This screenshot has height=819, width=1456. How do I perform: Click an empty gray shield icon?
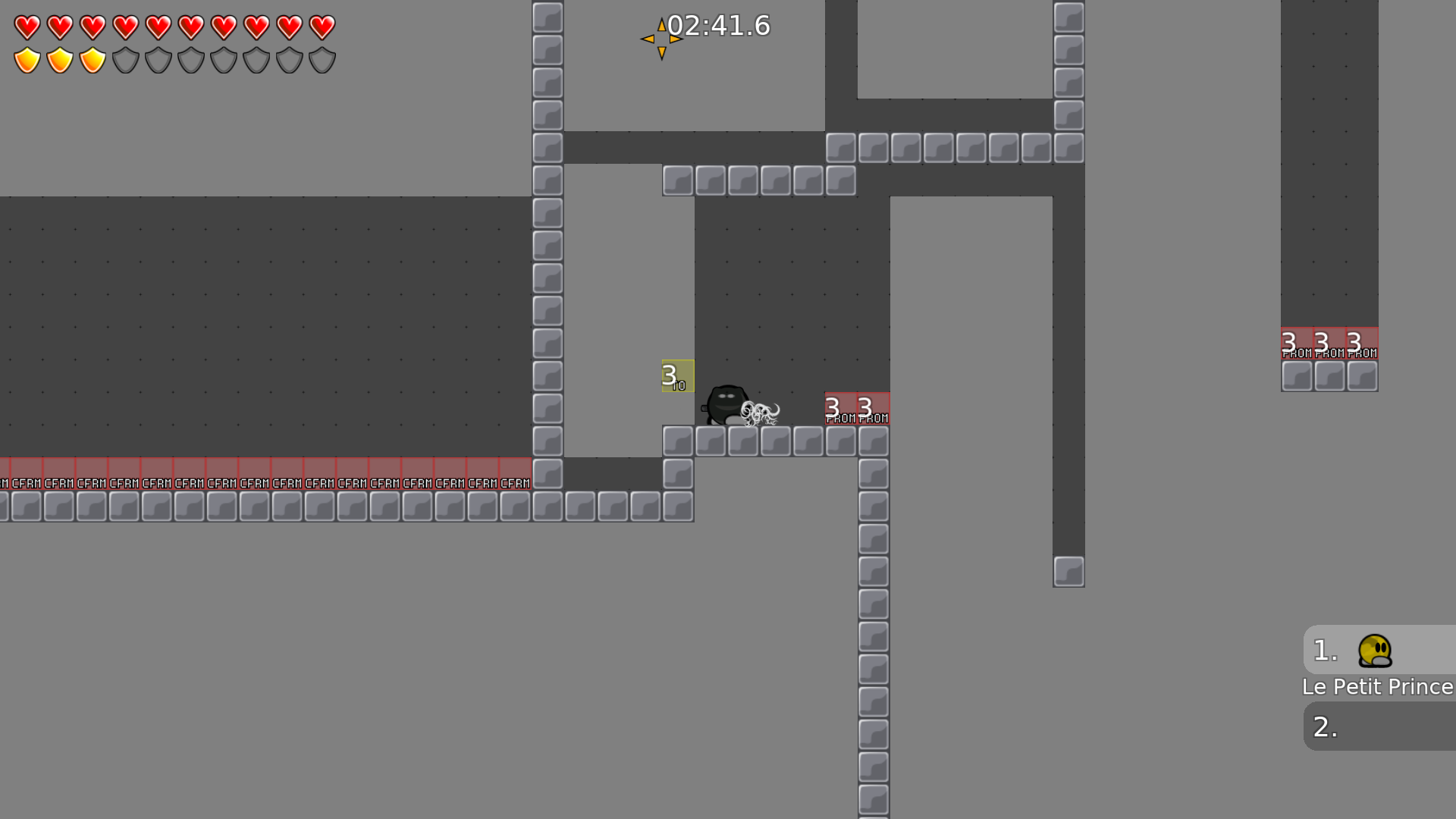point(124,58)
